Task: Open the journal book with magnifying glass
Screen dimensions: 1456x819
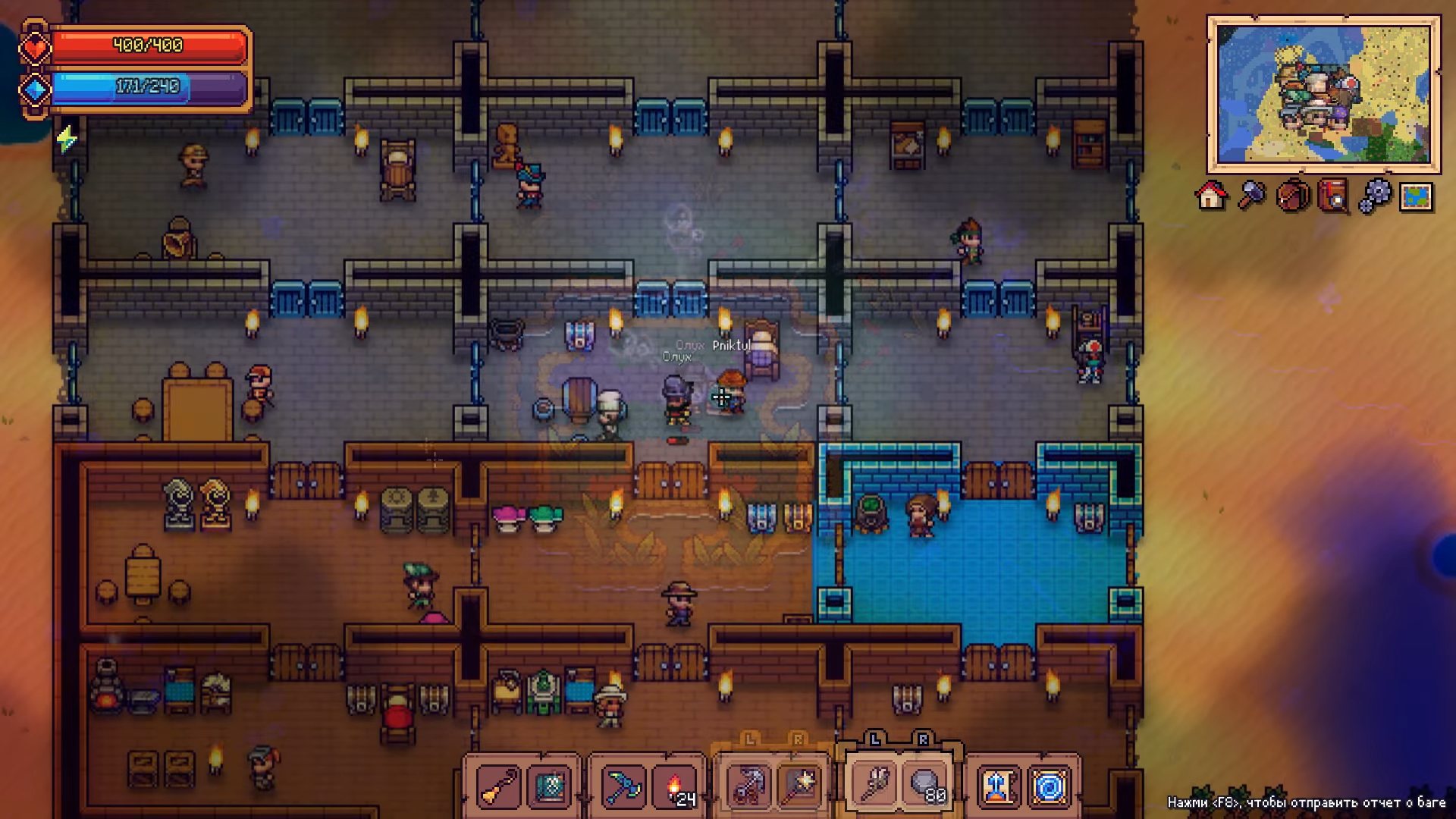Action: pos(1334,196)
